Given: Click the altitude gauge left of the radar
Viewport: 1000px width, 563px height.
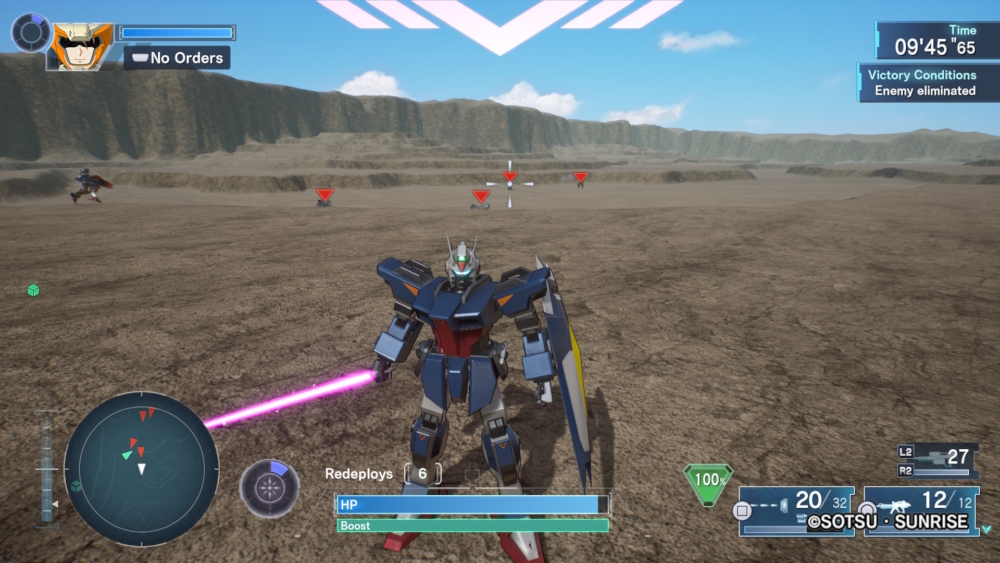Looking at the screenshot, I should coord(47,468).
